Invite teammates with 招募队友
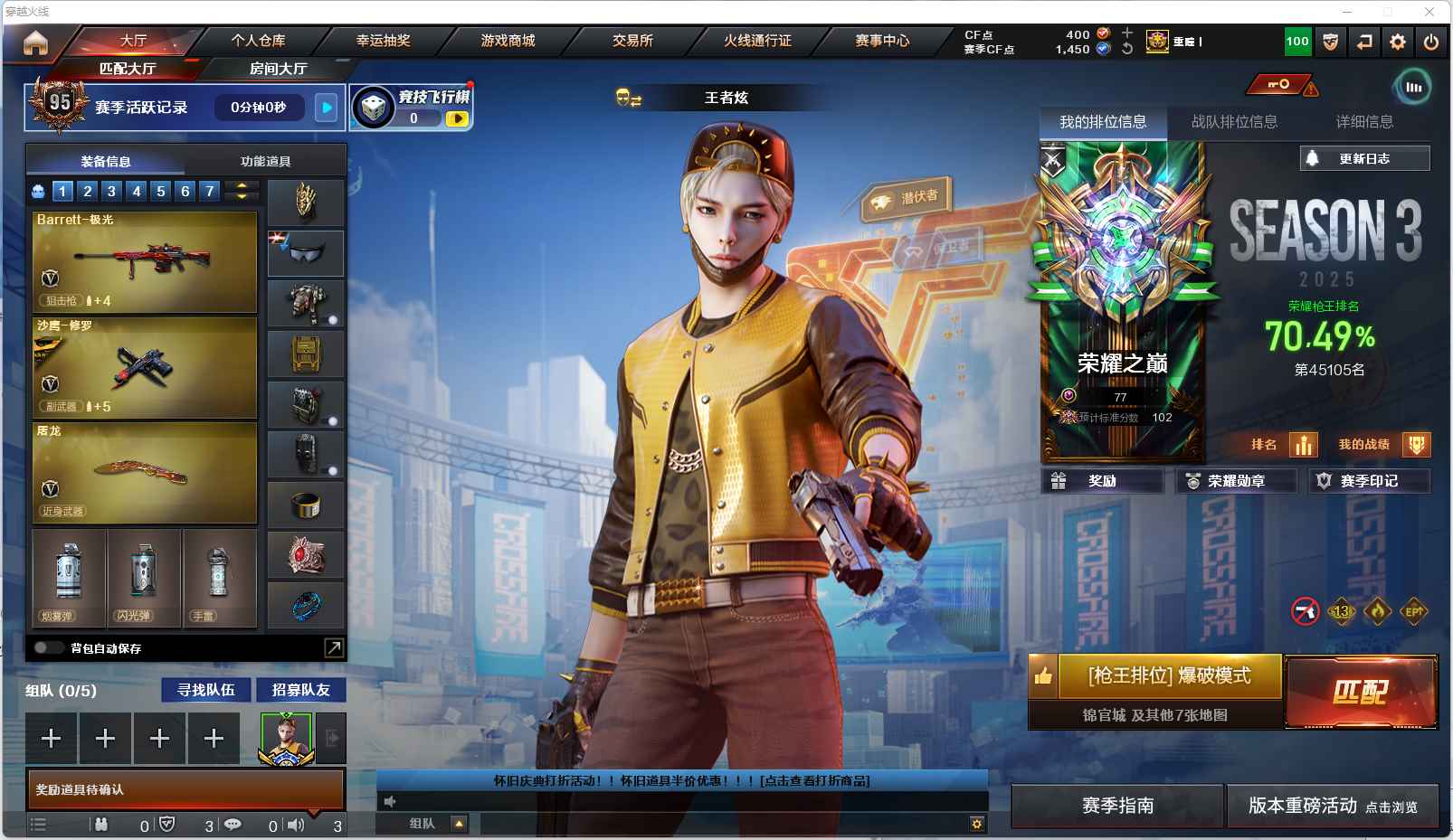 tap(301, 690)
